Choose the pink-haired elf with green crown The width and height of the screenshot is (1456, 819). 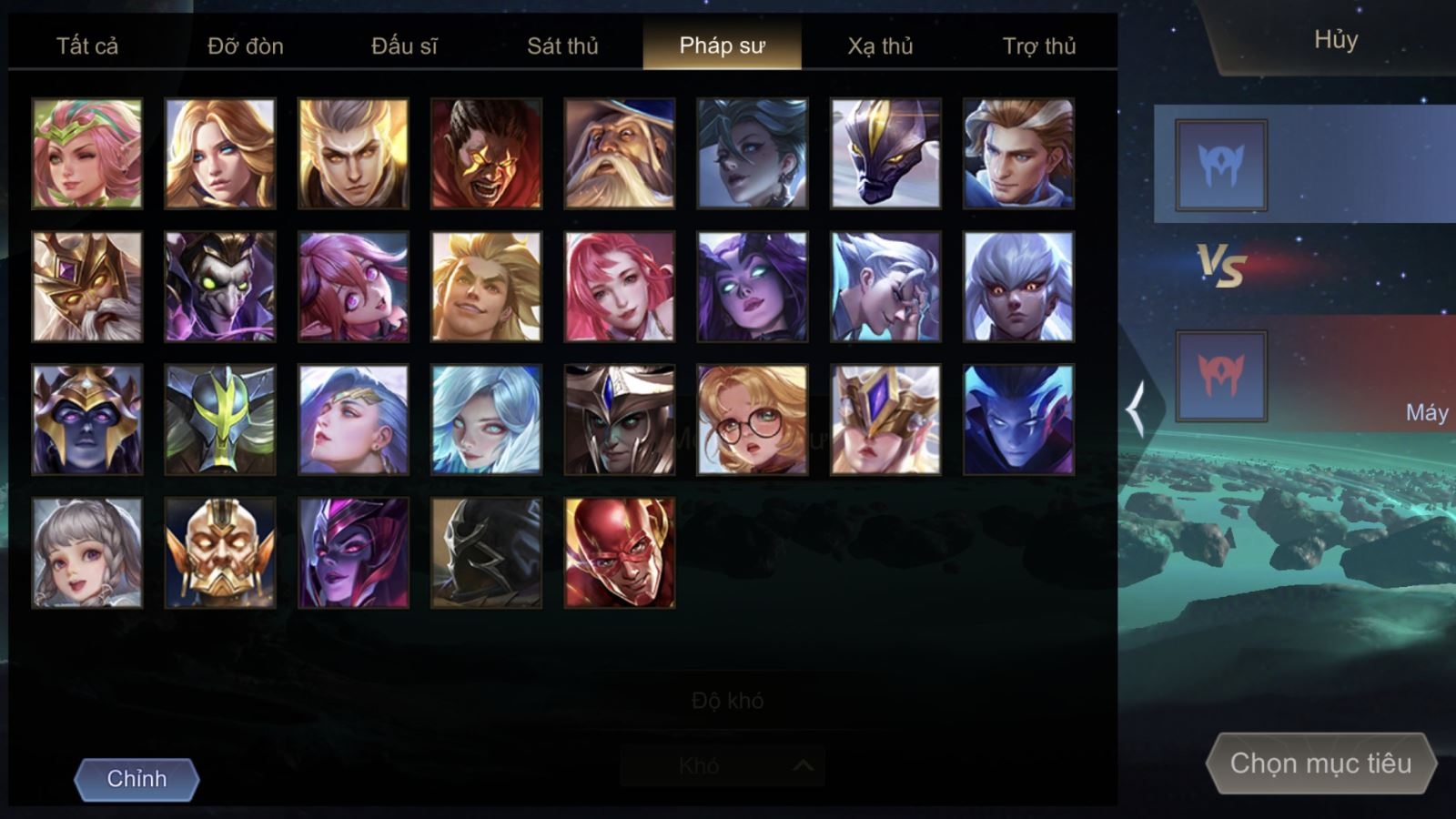(87, 154)
